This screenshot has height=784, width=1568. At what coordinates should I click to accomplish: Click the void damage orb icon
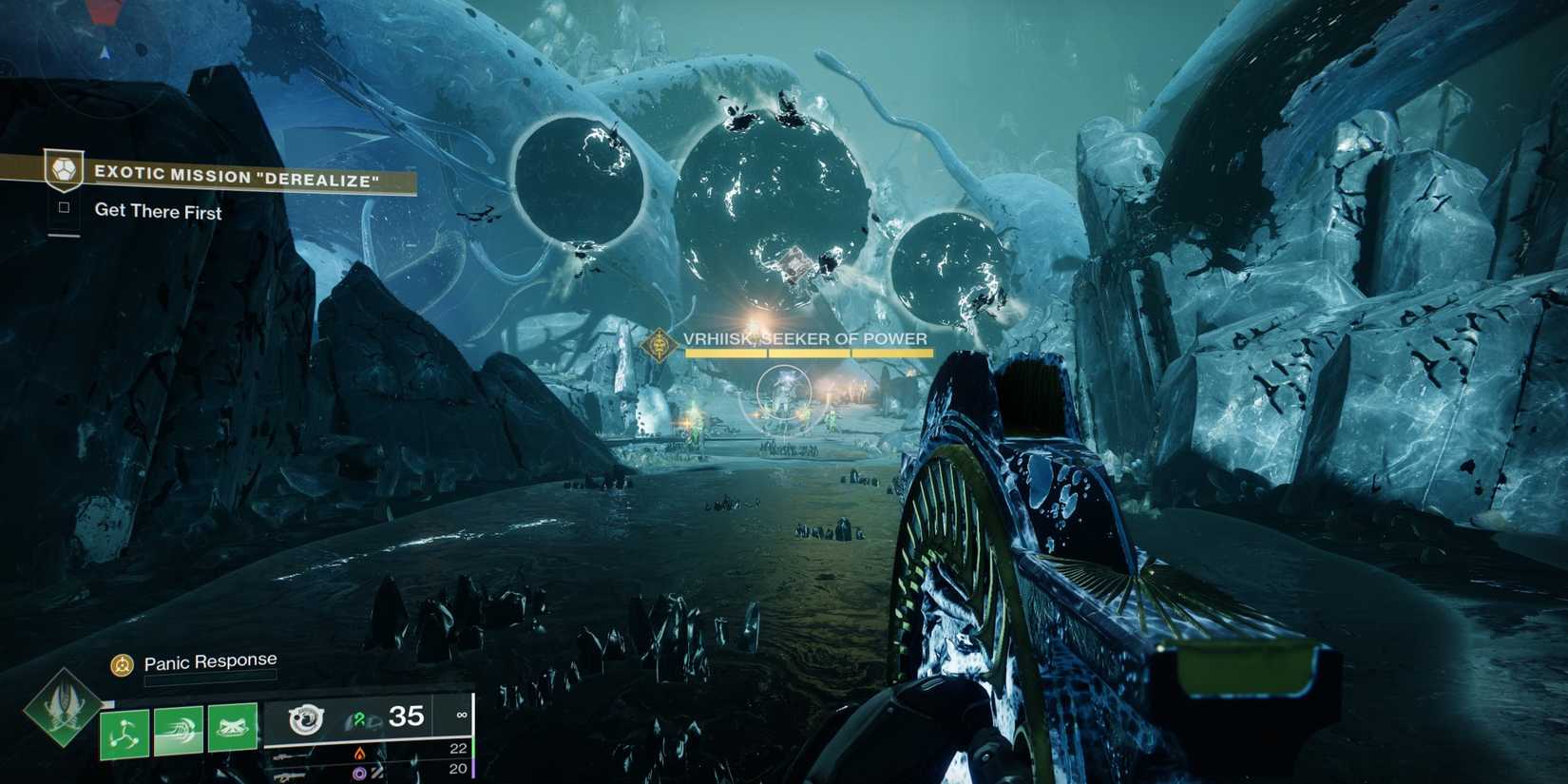pyautogui.click(x=359, y=772)
